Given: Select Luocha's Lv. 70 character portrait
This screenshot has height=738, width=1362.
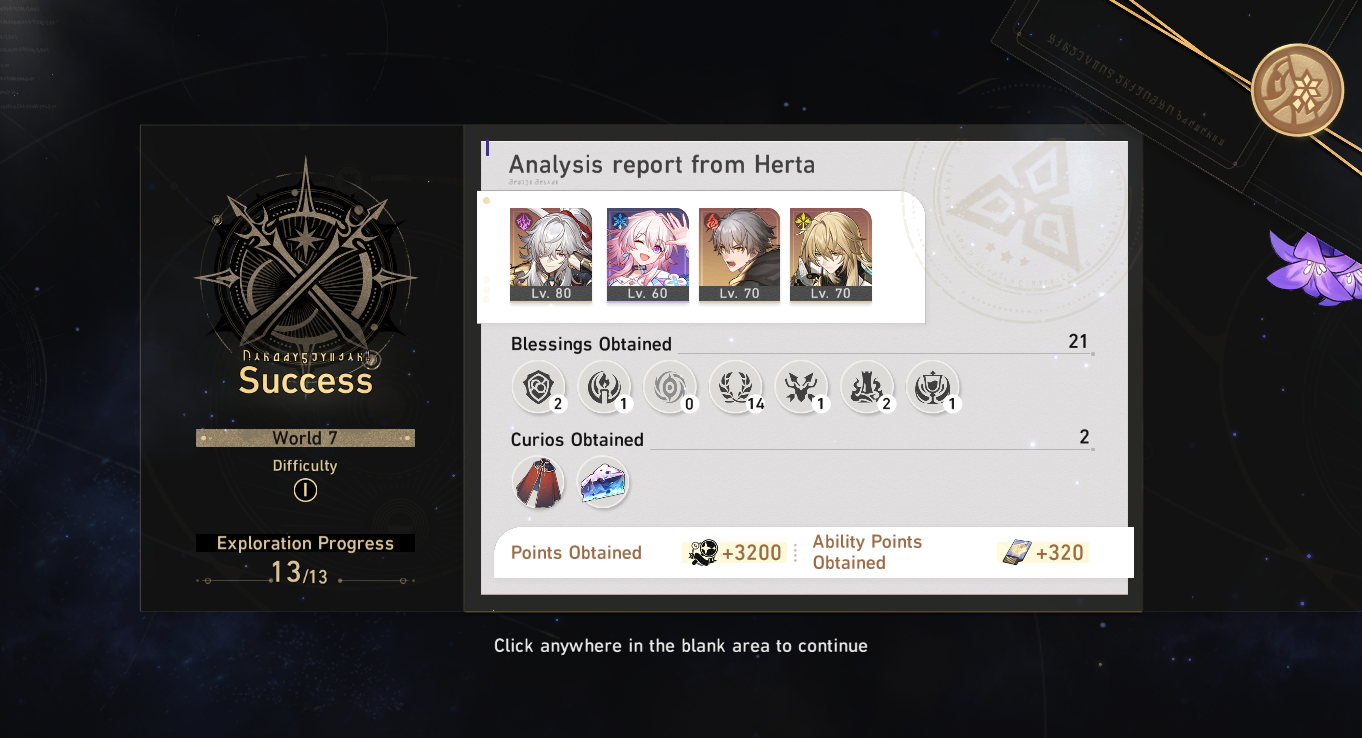Looking at the screenshot, I should click(x=830, y=252).
